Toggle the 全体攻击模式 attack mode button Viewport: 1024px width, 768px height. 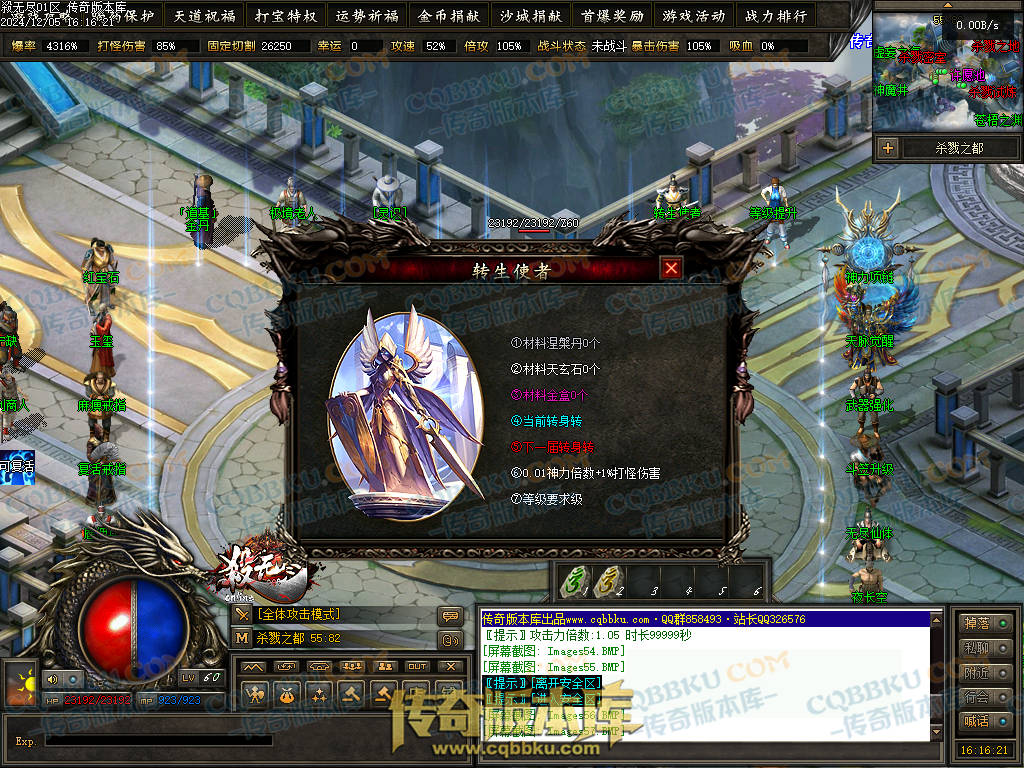click(x=242, y=614)
